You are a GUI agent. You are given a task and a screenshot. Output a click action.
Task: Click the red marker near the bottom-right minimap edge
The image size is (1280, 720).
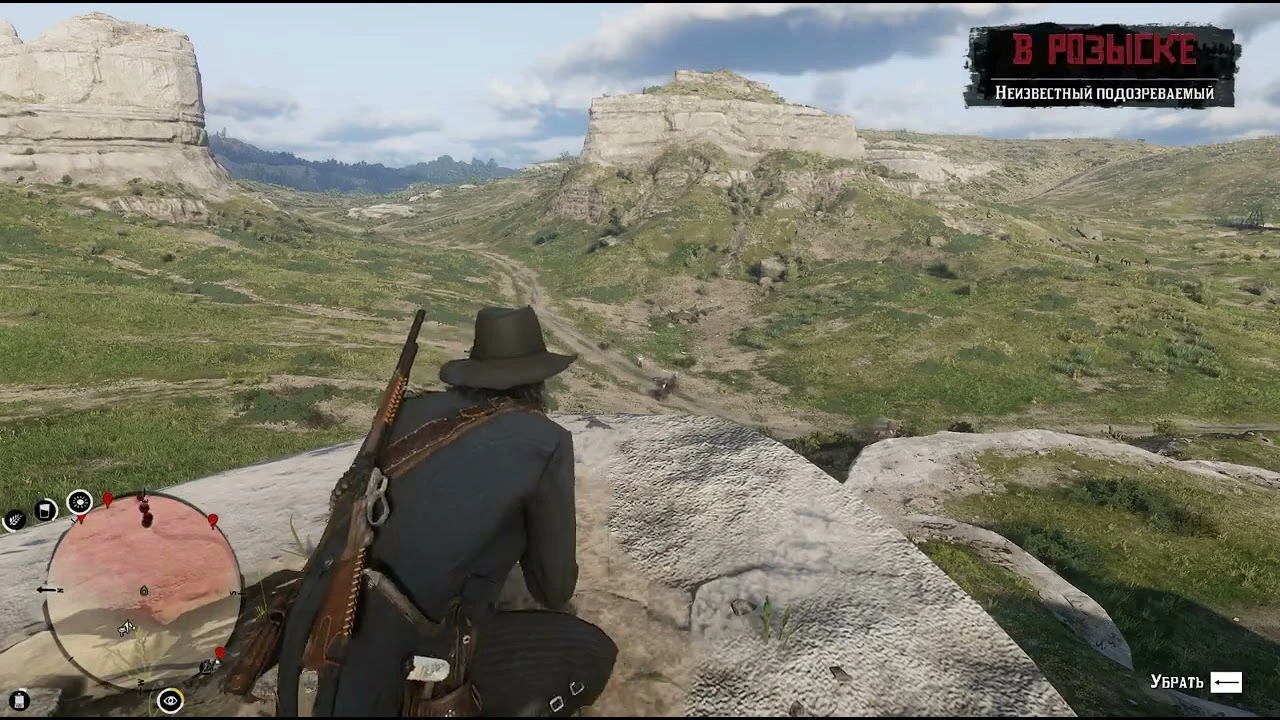tap(218, 653)
